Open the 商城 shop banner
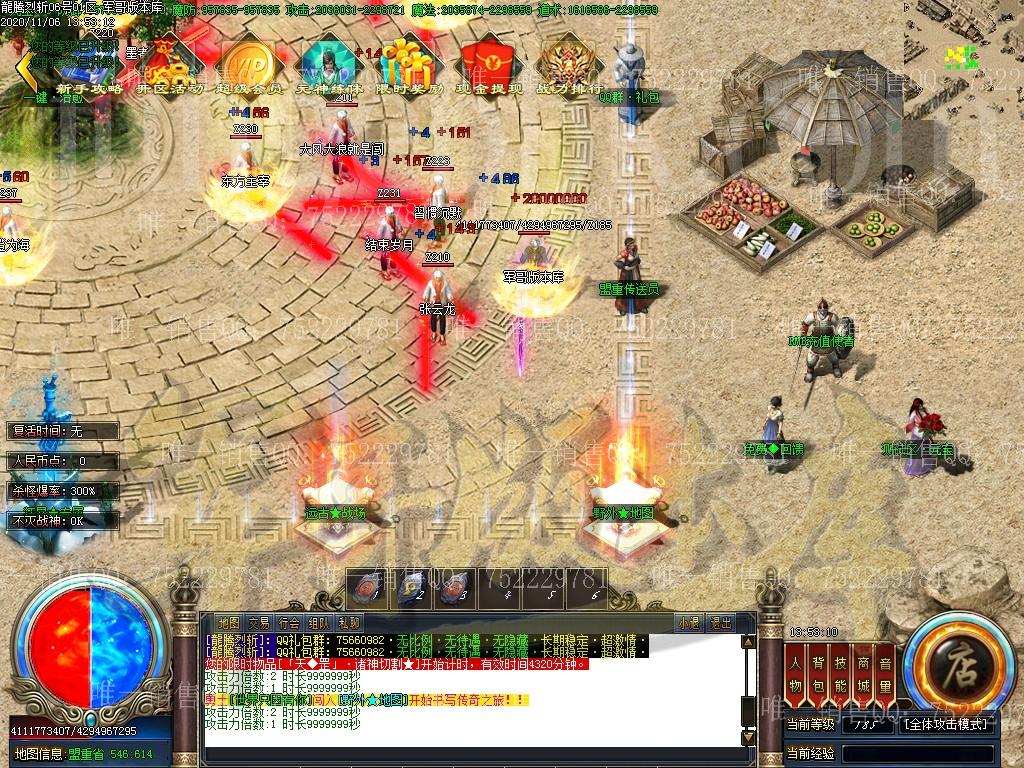This screenshot has width=1024, height=768. tap(863, 674)
